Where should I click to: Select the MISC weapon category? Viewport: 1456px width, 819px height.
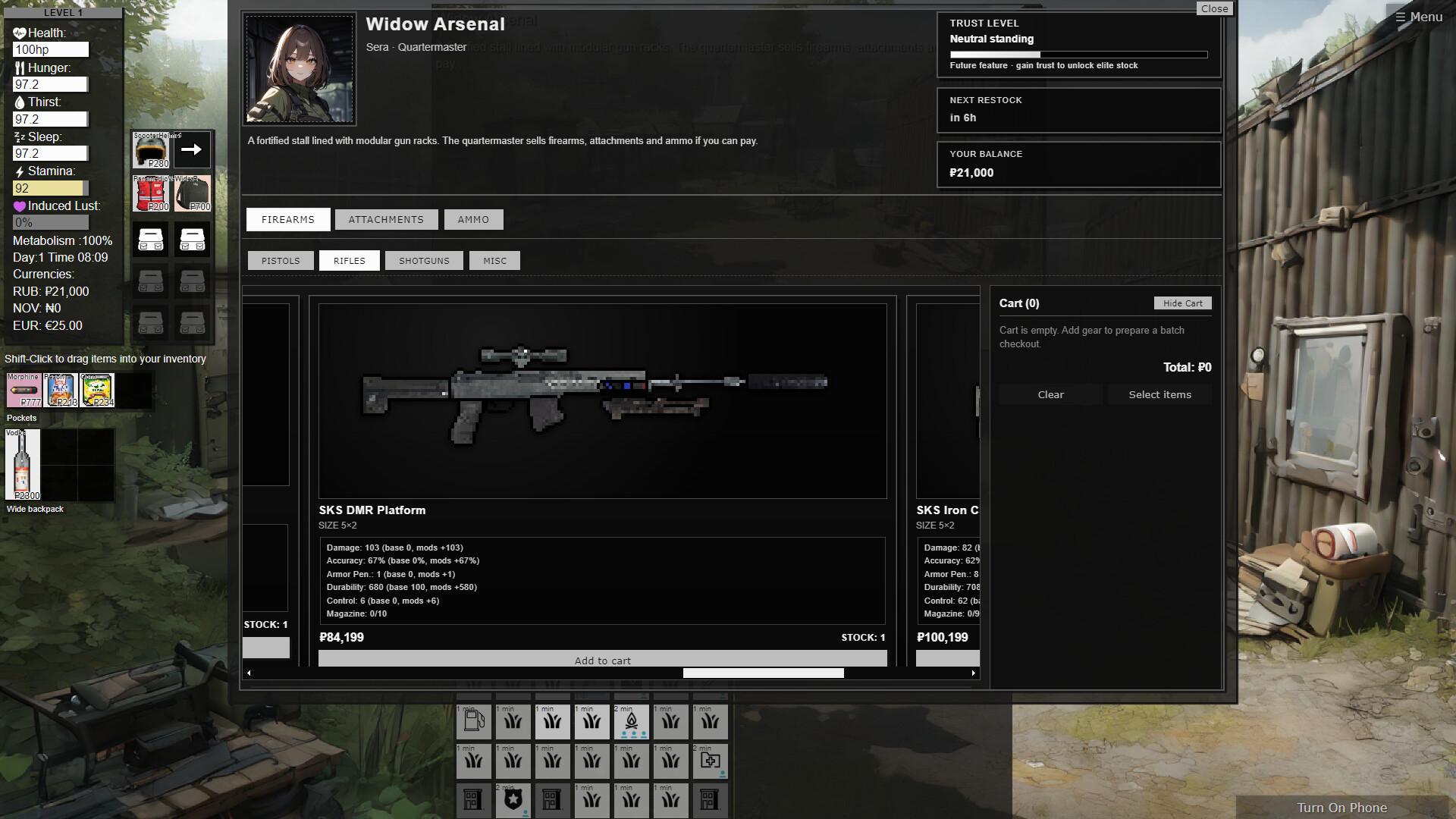(494, 260)
